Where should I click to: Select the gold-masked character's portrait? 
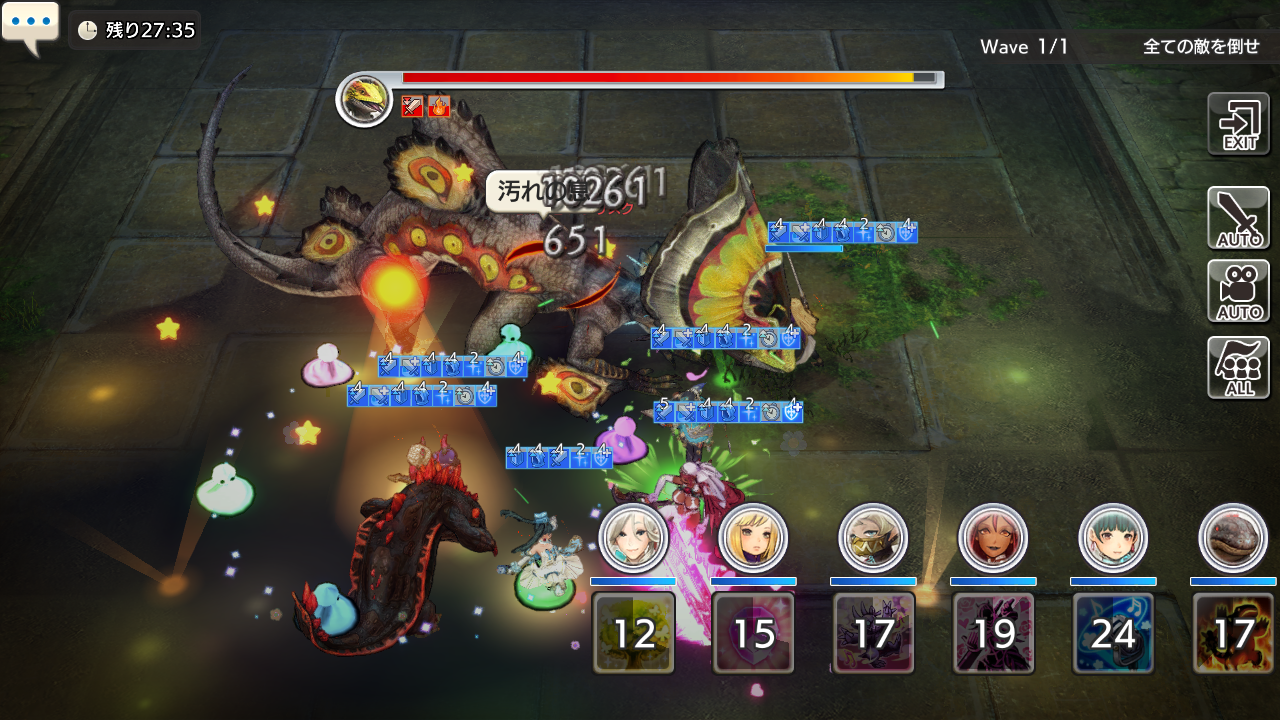pyautogui.click(x=873, y=537)
